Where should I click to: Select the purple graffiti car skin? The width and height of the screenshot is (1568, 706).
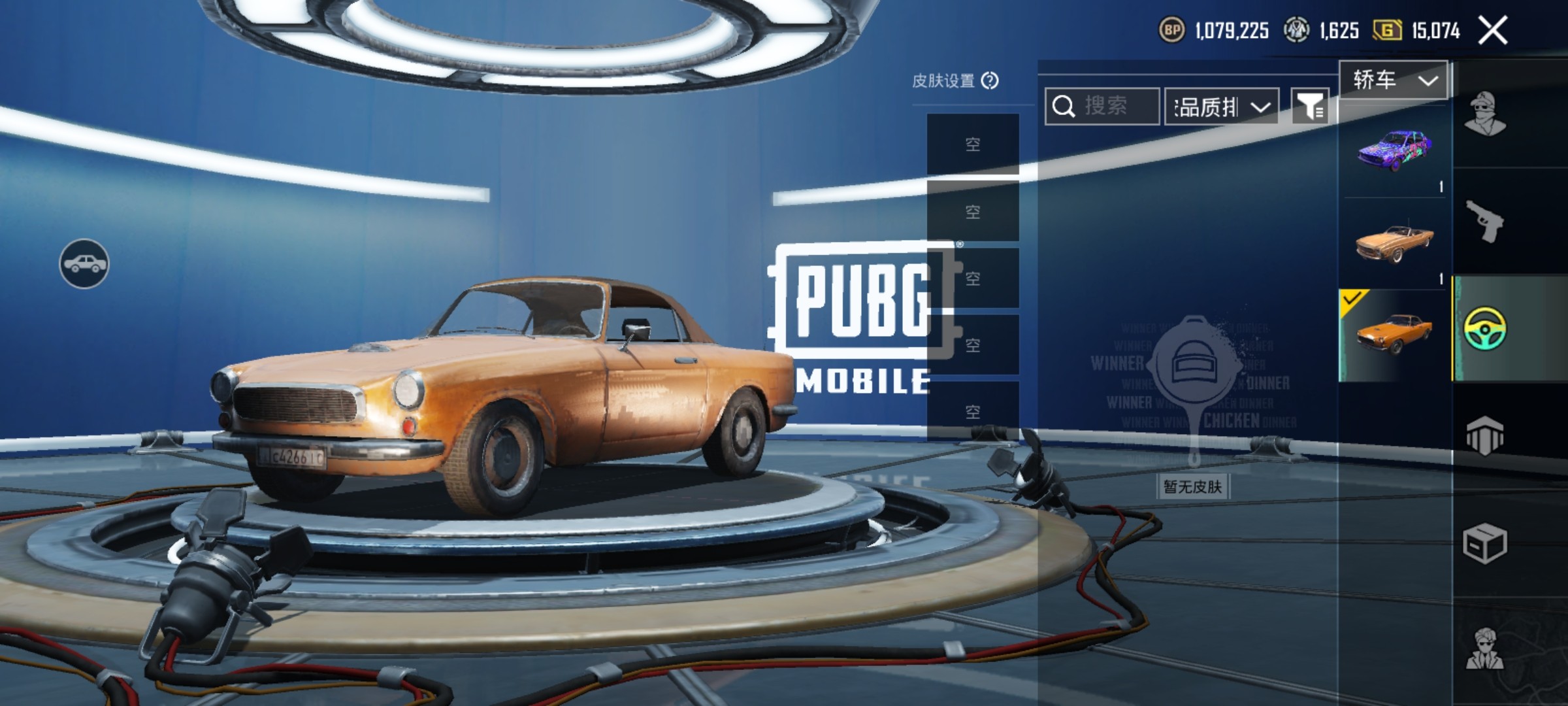click(x=1395, y=150)
